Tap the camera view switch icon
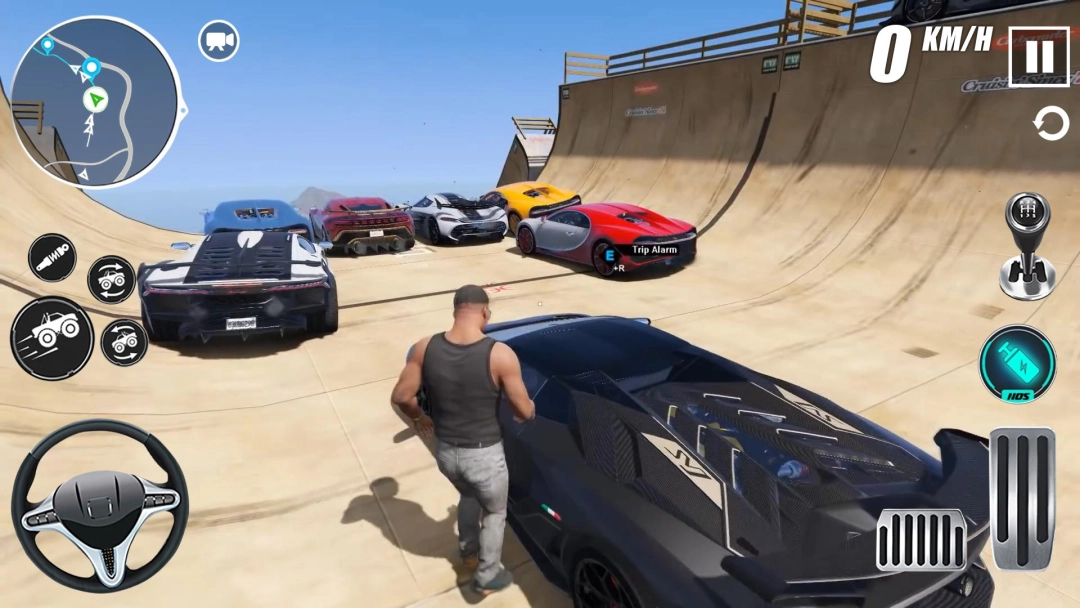1080x608 pixels. point(218,41)
